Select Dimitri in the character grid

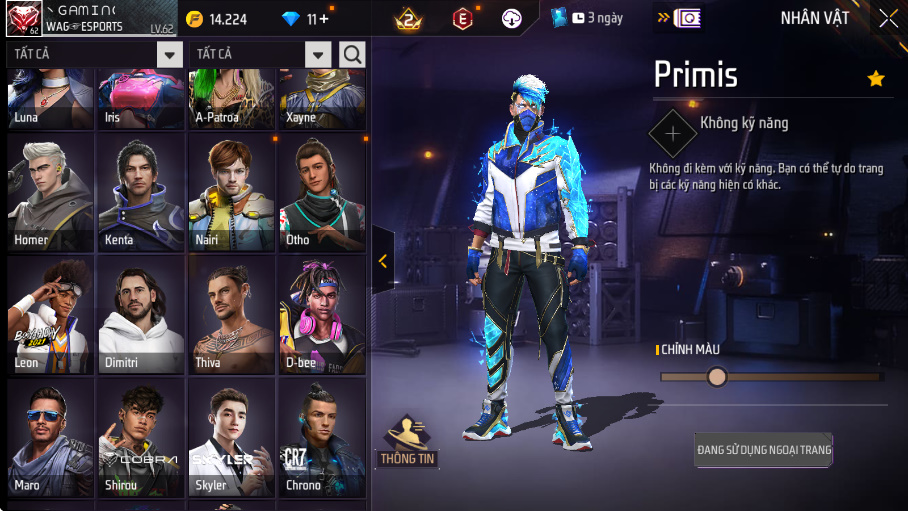(141, 315)
